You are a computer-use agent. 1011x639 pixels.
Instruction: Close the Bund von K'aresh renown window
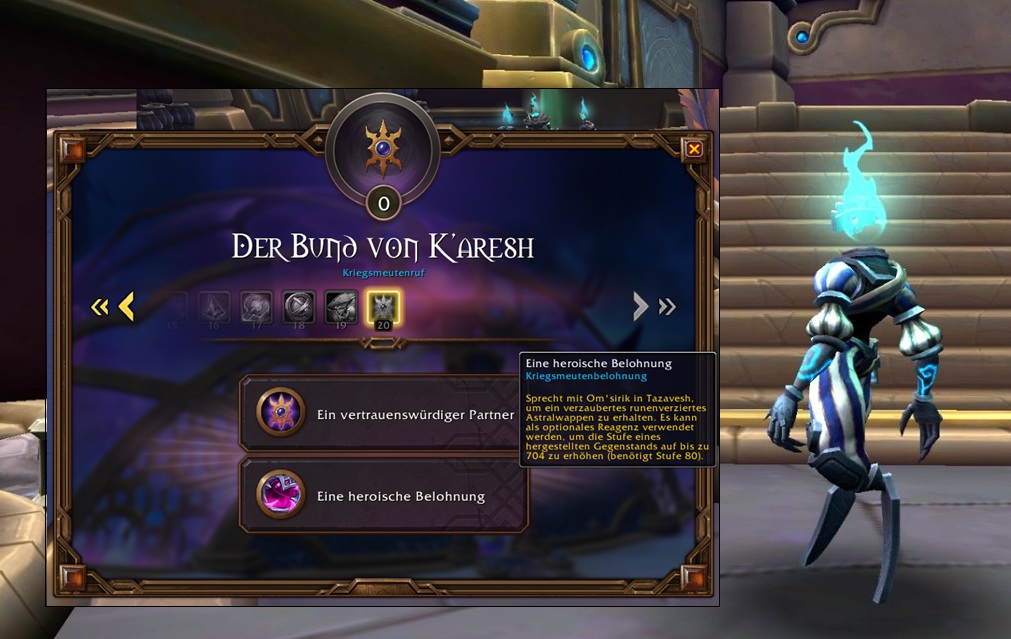(694, 149)
